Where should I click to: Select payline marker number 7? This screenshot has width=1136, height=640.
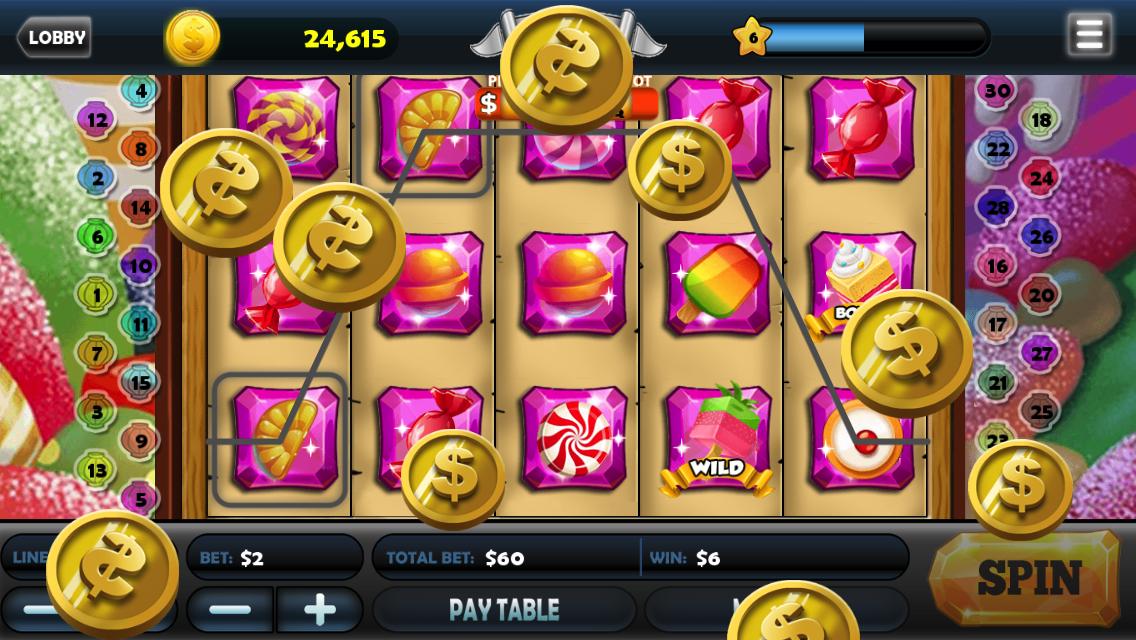[x=97, y=352]
